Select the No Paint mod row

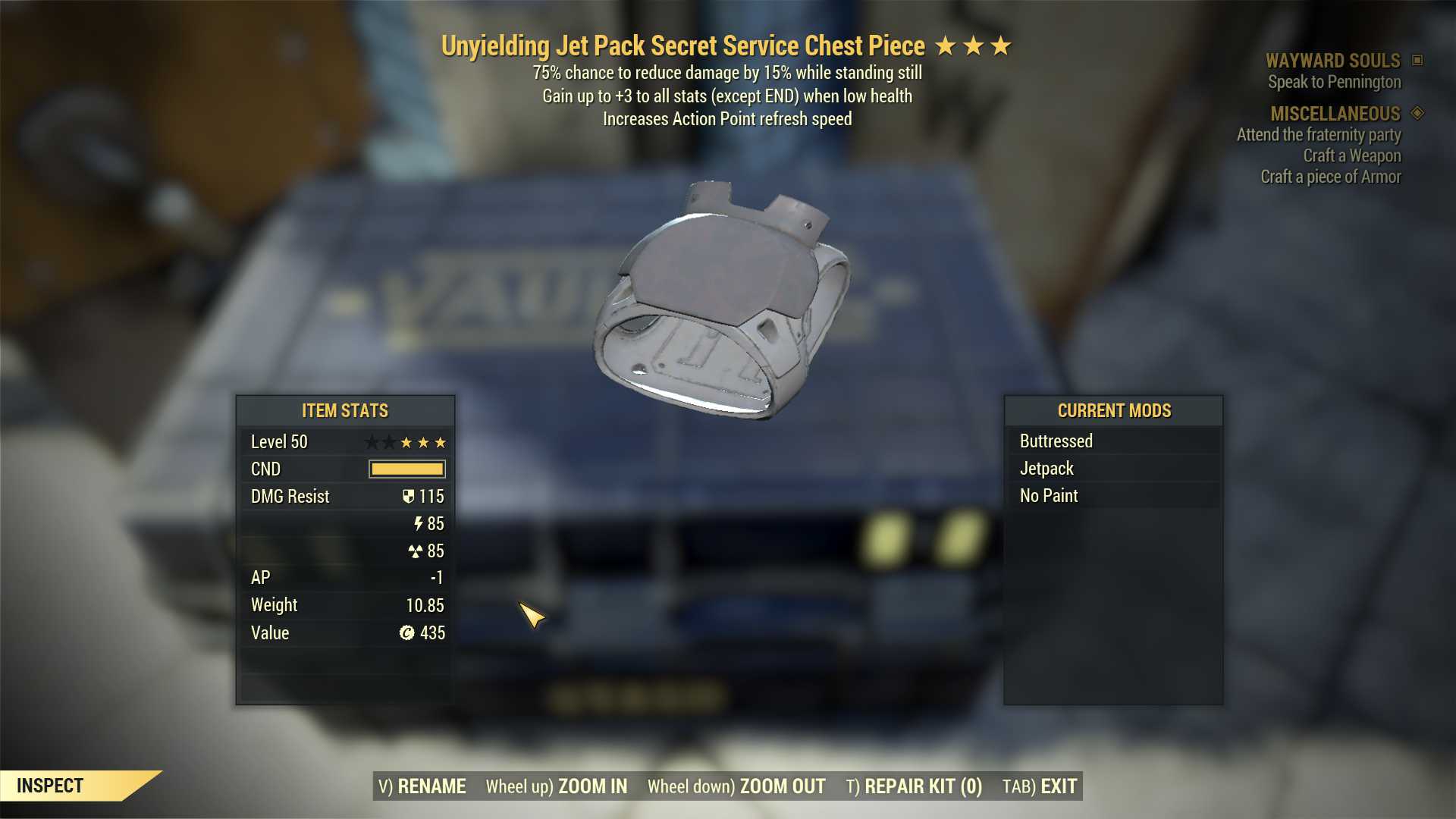click(1112, 496)
